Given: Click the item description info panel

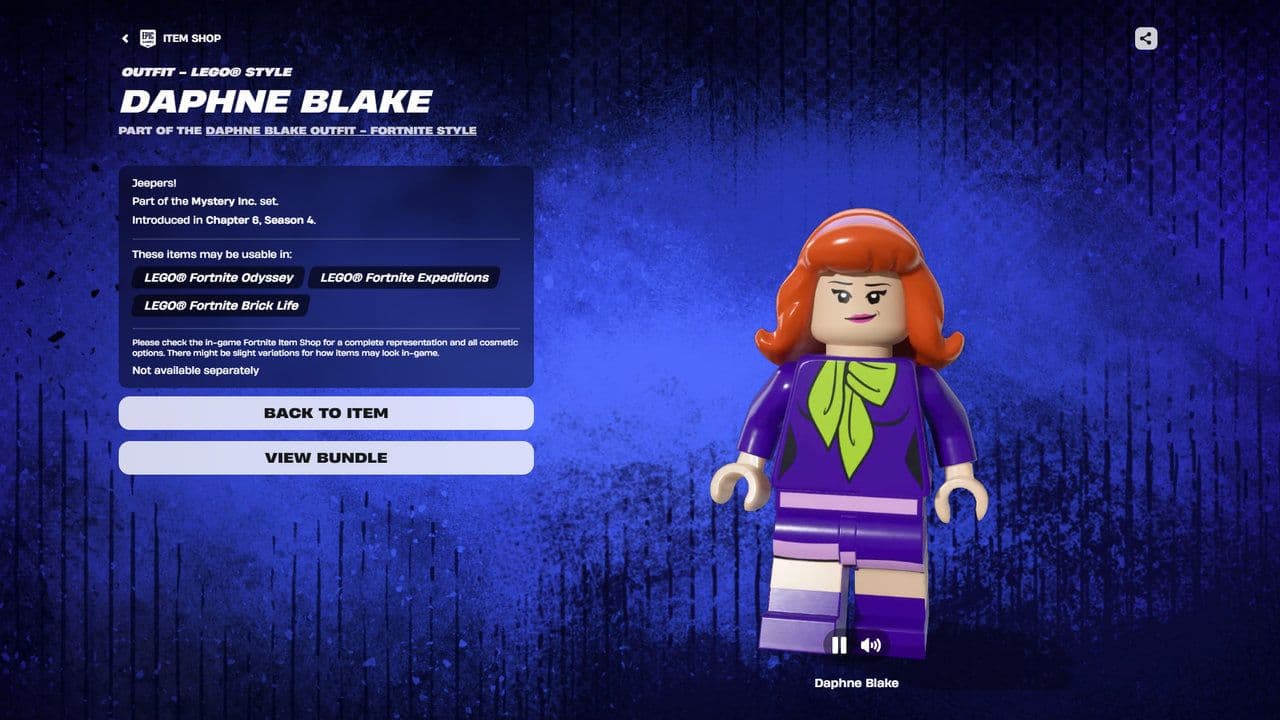Looking at the screenshot, I should coord(326,275).
